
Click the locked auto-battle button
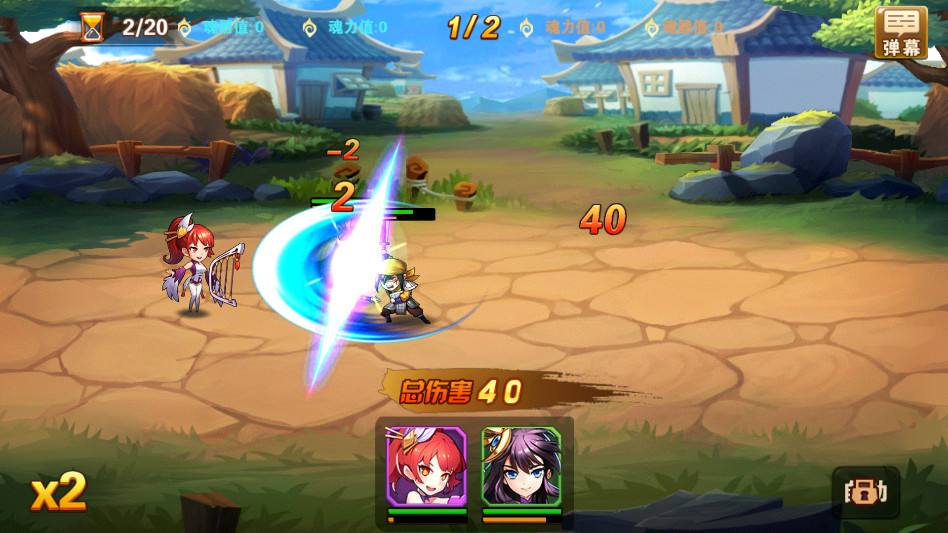coord(866,492)
